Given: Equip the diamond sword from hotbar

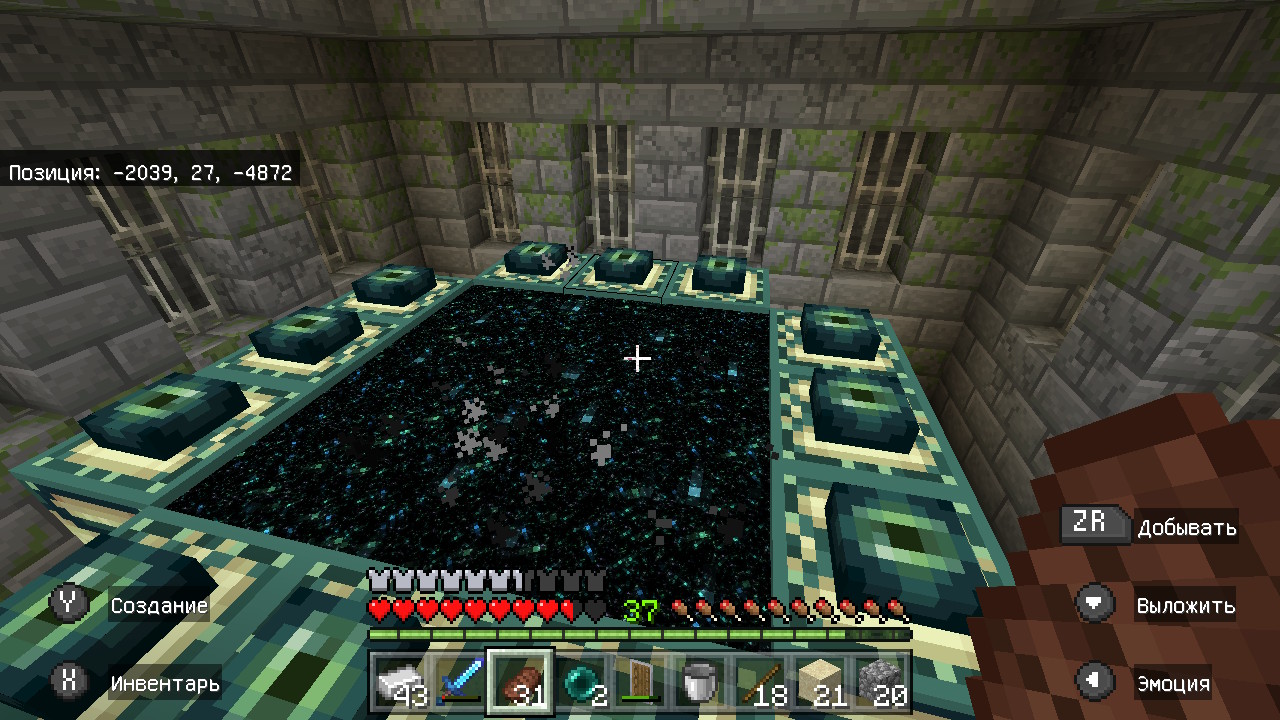Looking at the screenshot, I should (x=460, y=683).
